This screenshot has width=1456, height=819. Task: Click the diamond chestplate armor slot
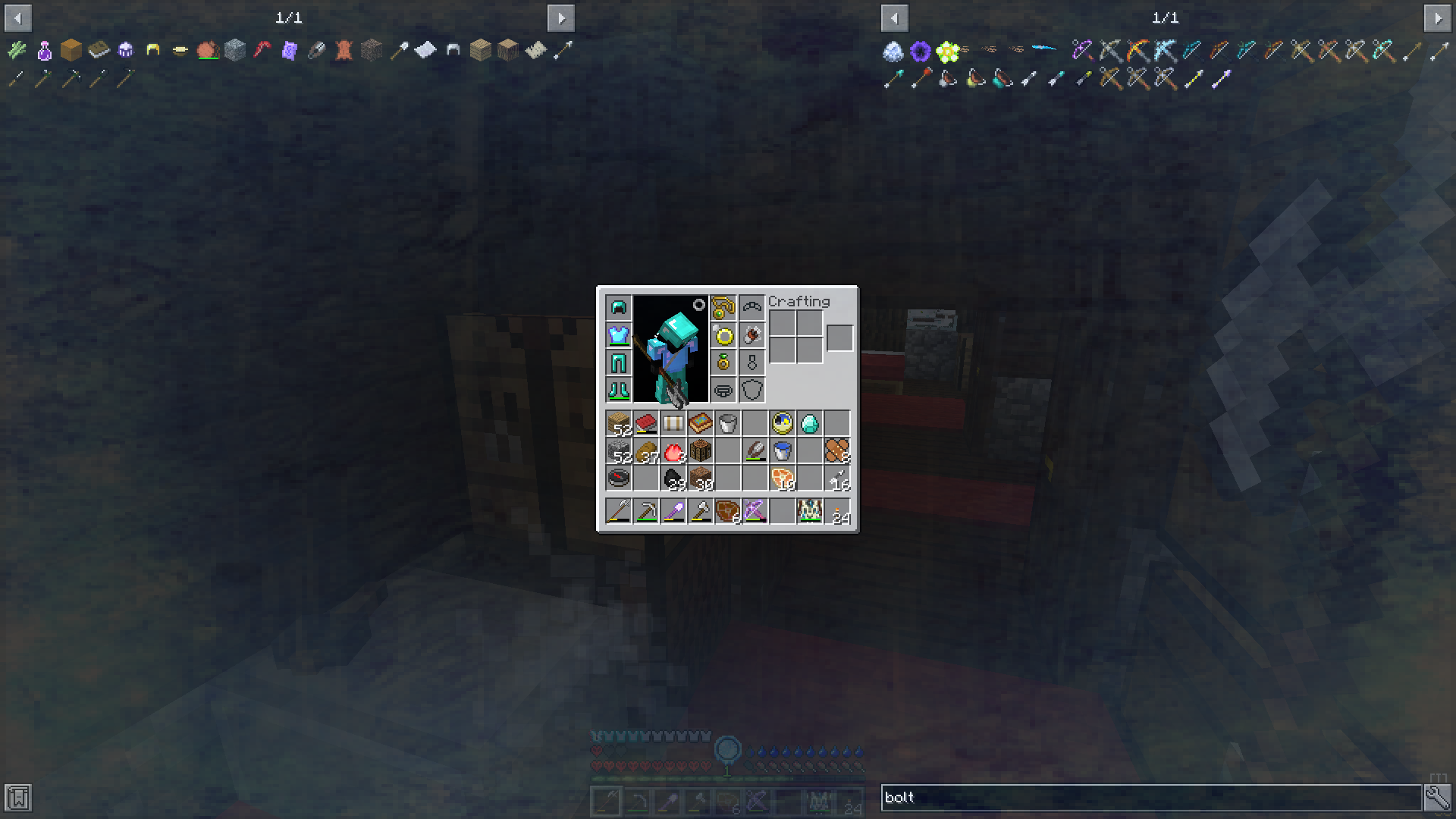[618, 334]
